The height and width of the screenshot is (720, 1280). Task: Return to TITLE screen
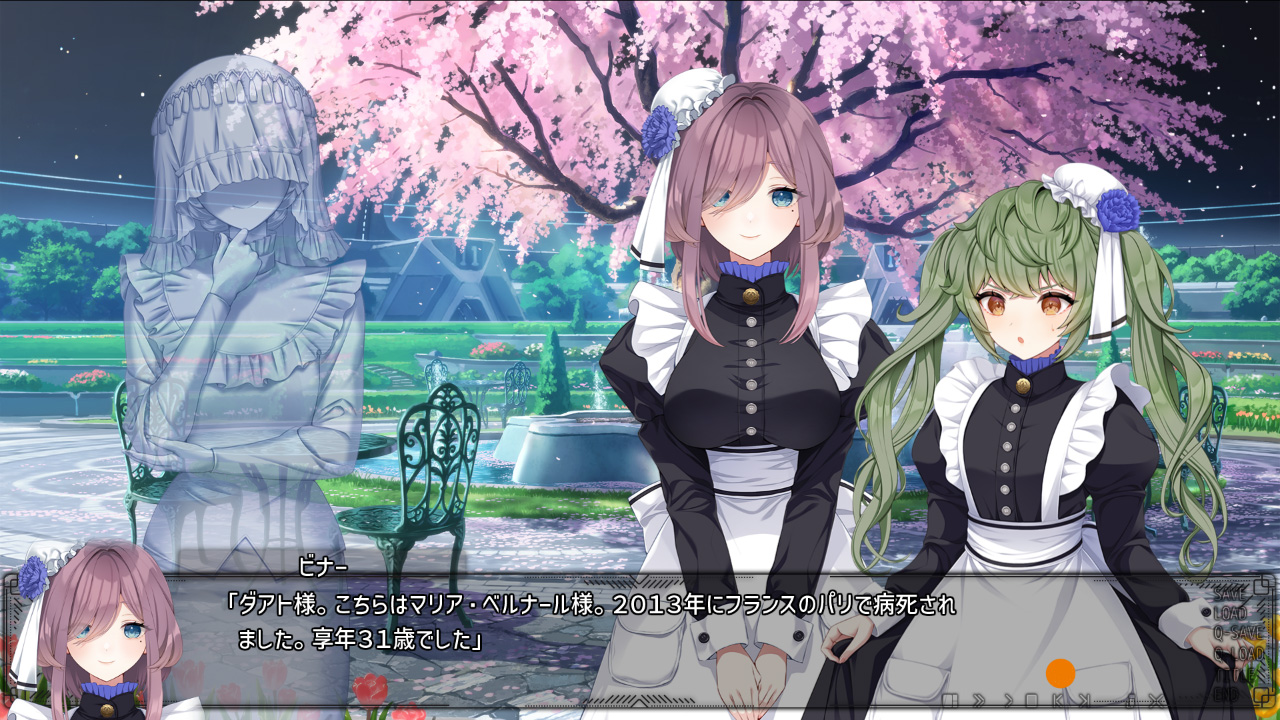(1232, 673)
